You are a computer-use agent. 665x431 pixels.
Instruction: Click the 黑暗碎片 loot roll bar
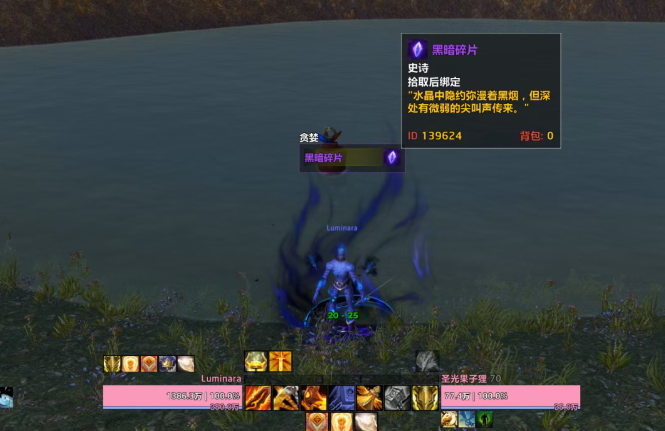342,158
